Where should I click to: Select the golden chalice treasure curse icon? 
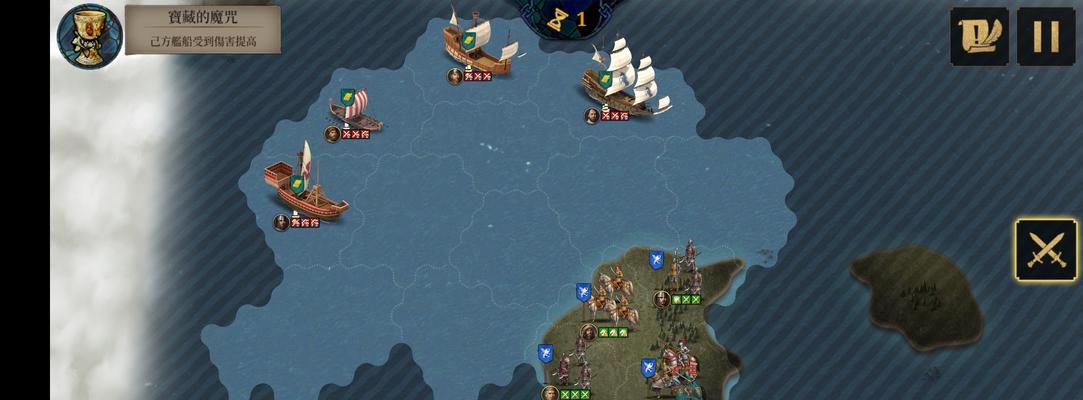pos(90,37)
